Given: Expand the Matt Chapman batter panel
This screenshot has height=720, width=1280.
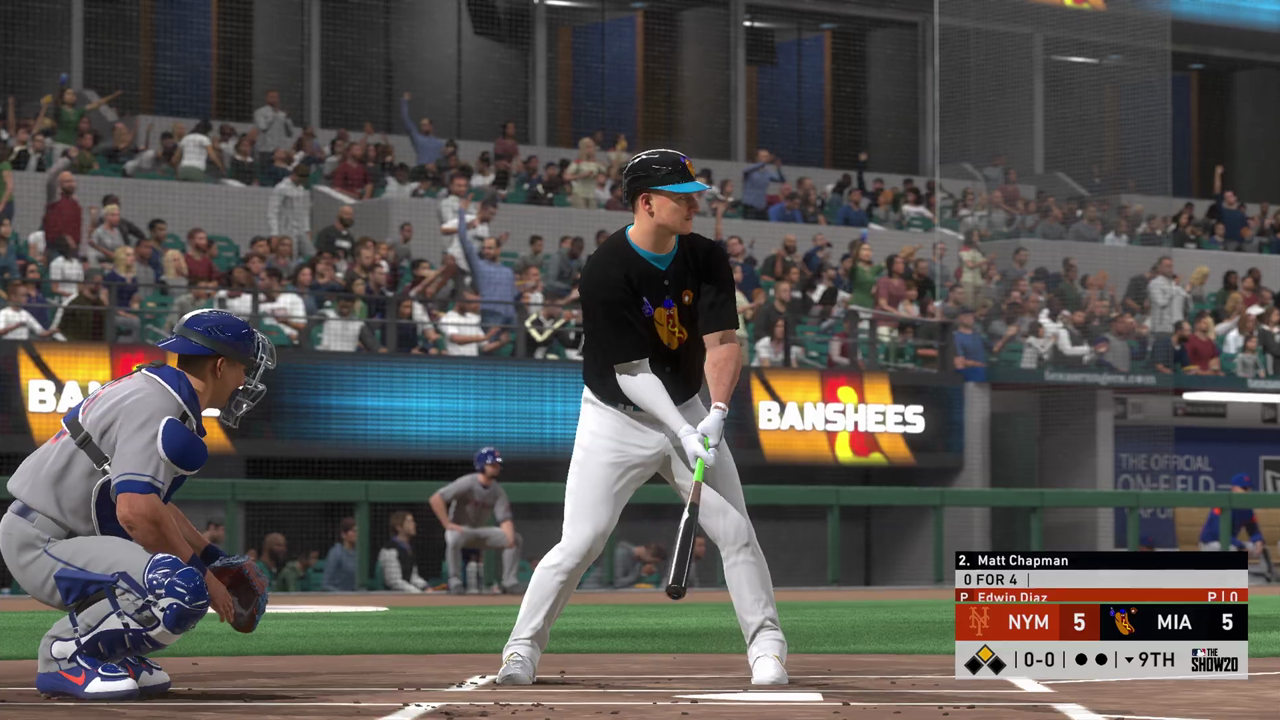Looking at the screenshot, I should coord(1020,561).
